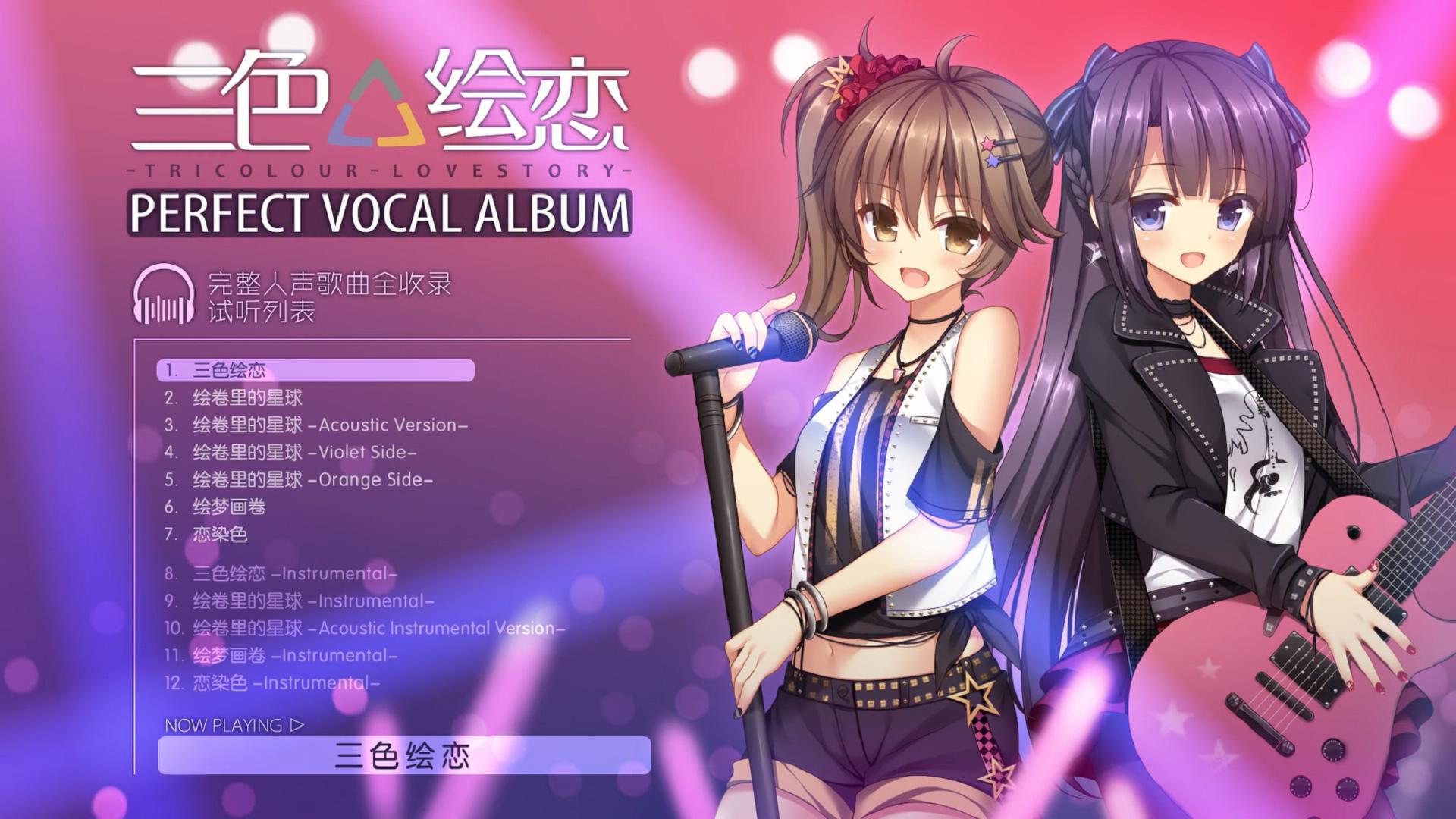Select track 1 三色绘恋
The height and width of the screenshot is (819, 1456).
227,372
